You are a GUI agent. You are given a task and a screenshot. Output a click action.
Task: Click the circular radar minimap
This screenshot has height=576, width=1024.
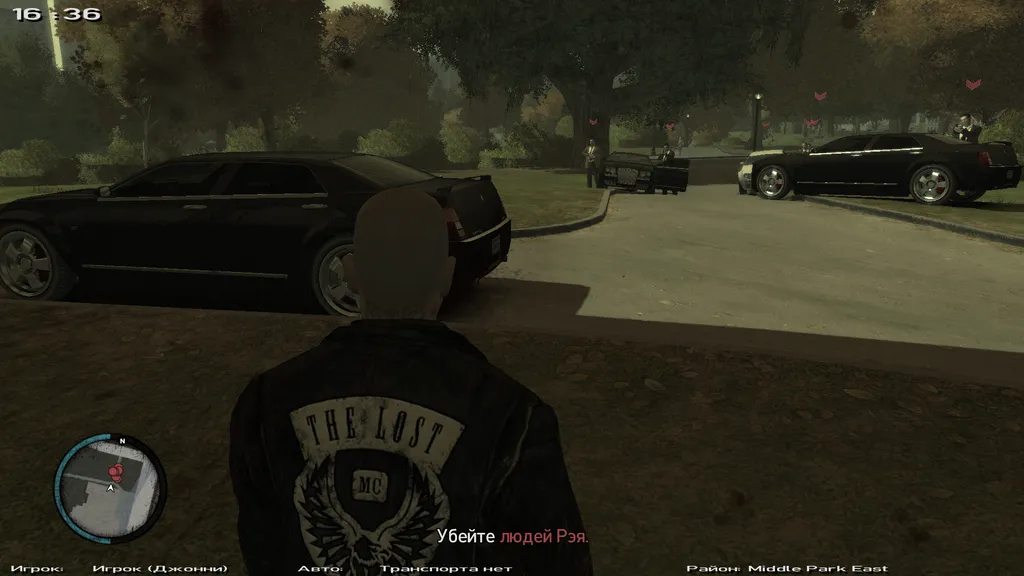(109, 490)
